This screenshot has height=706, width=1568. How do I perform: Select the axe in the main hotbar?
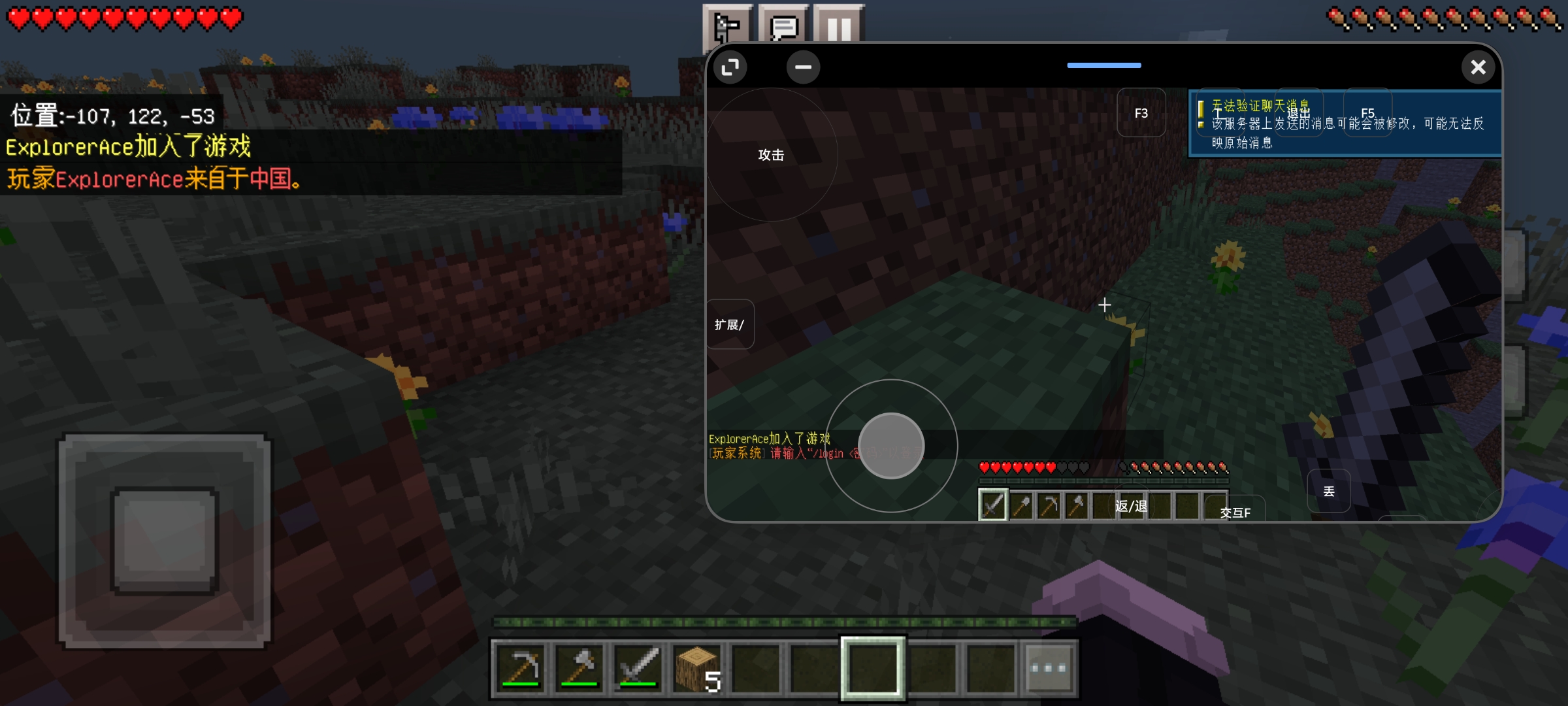click(x=579, y=667)
